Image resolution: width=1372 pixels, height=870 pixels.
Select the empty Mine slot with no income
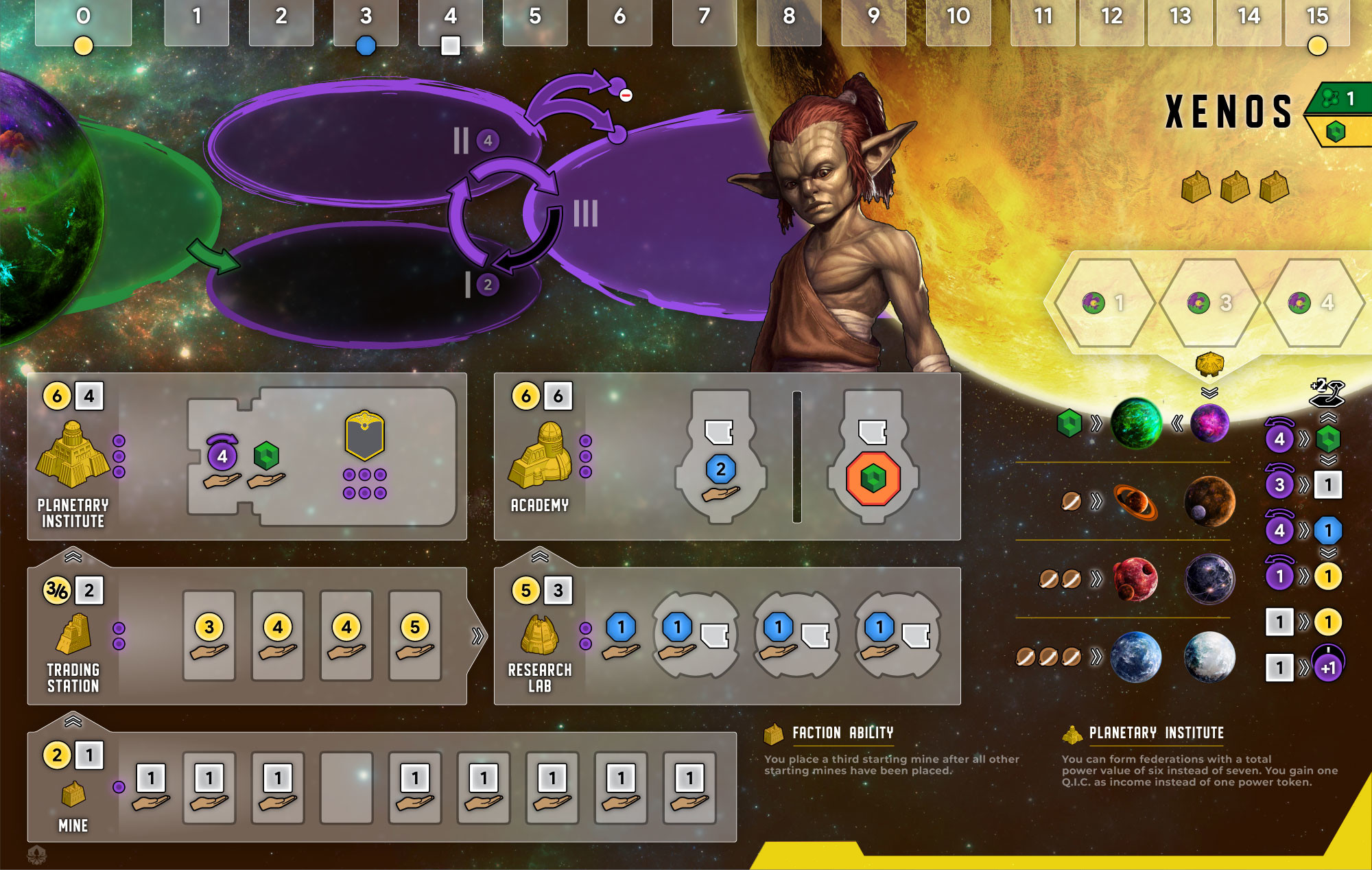point(346,787)
